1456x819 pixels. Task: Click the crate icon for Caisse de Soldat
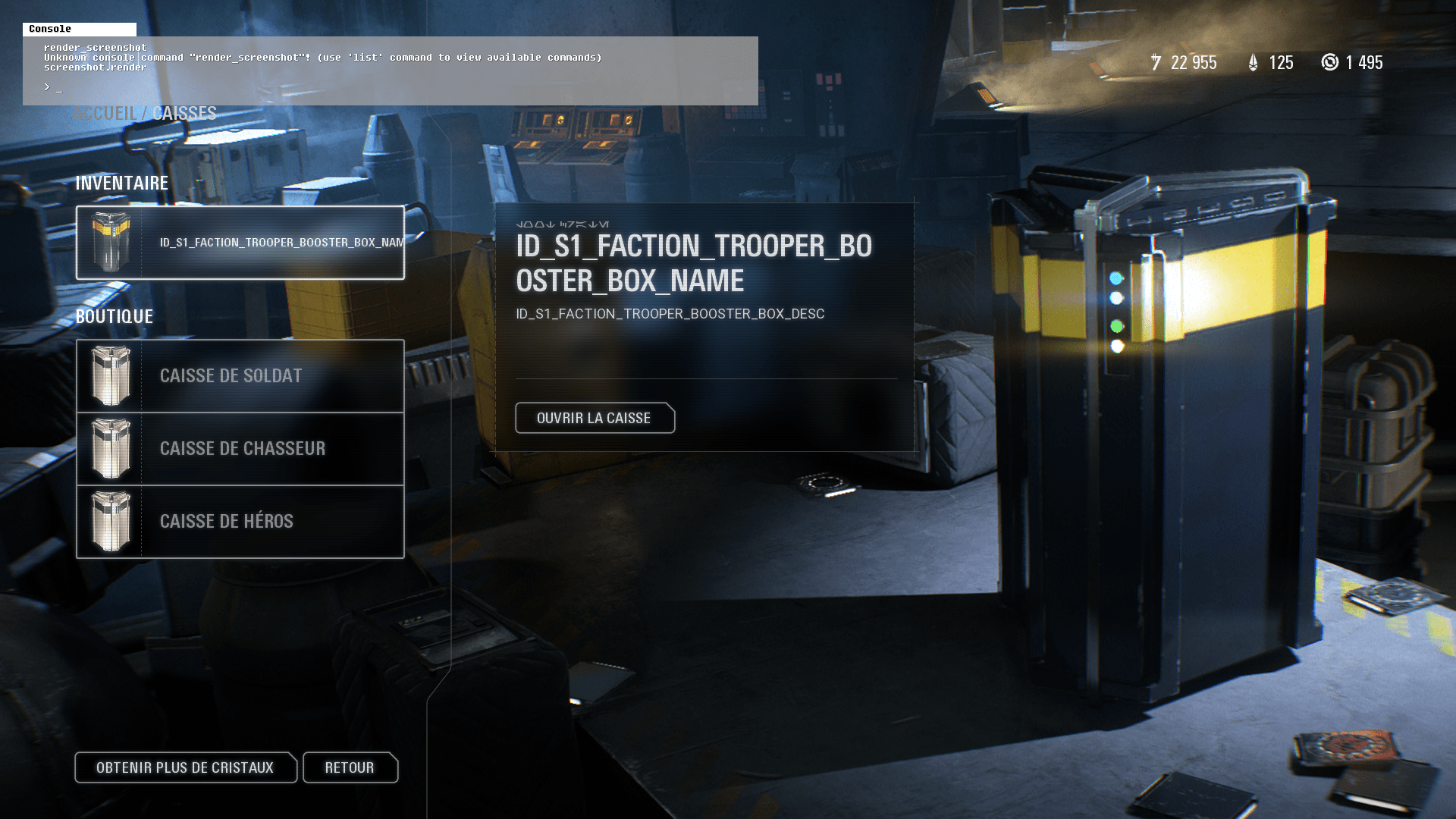pyautogui.click(x=112, y=375)
